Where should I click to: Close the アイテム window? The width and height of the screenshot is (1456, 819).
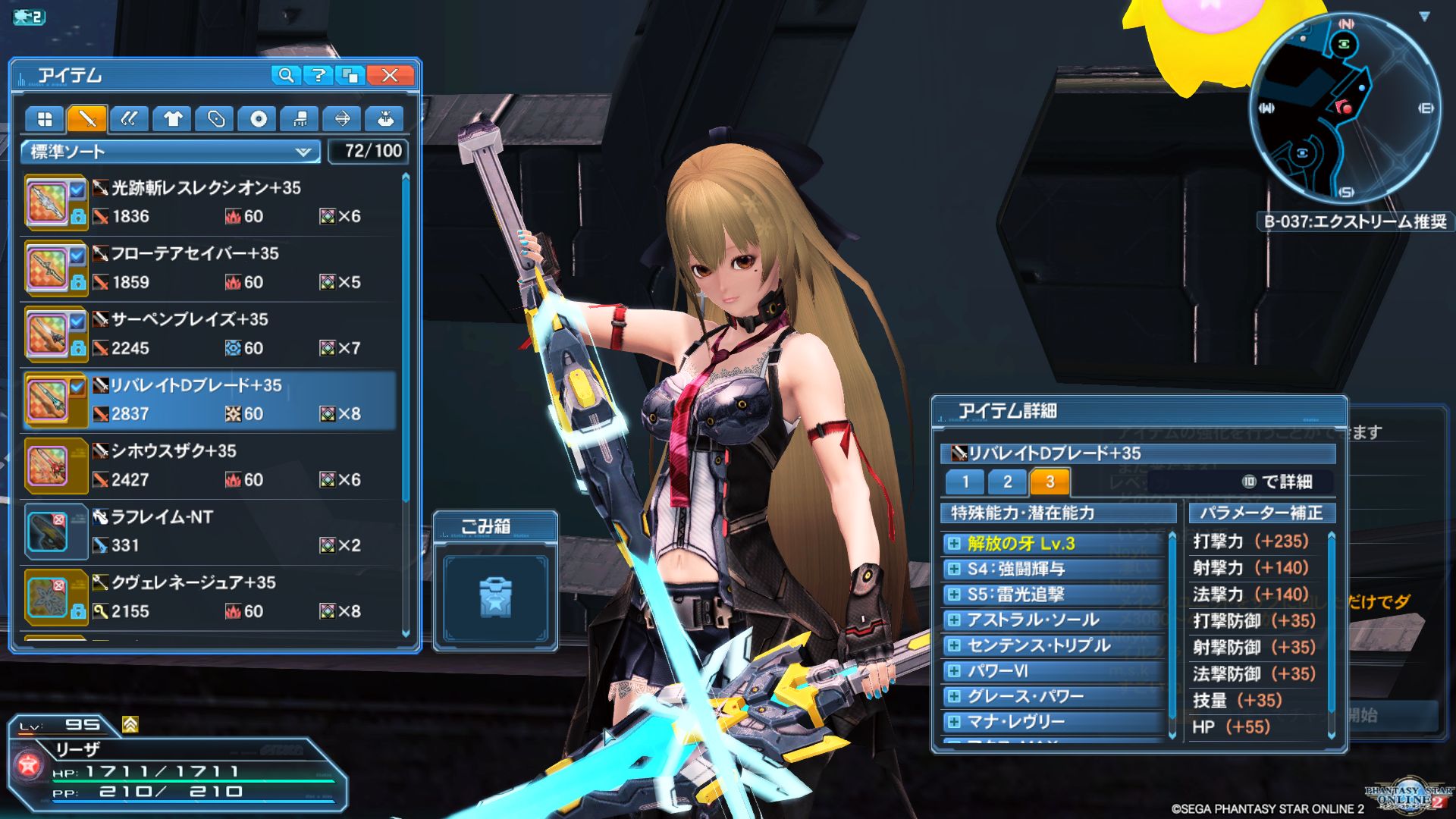[390, 75]
